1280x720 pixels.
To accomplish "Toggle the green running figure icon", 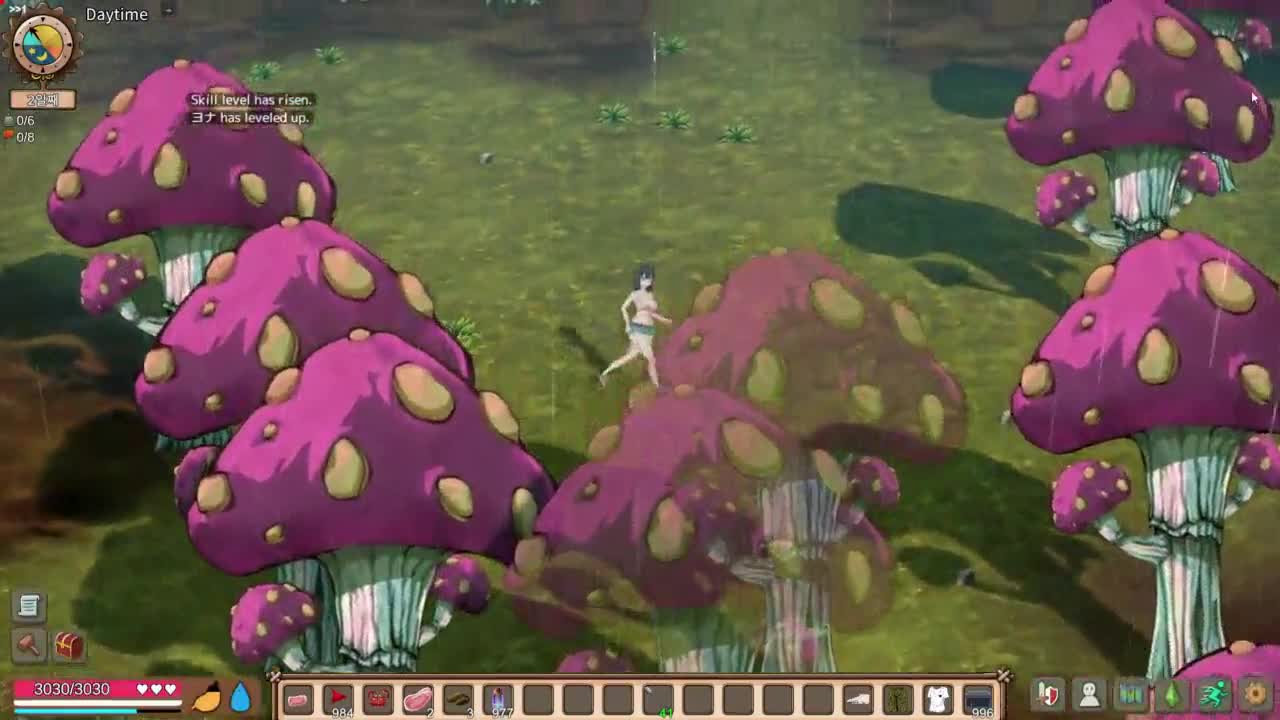I will 1213,693.
